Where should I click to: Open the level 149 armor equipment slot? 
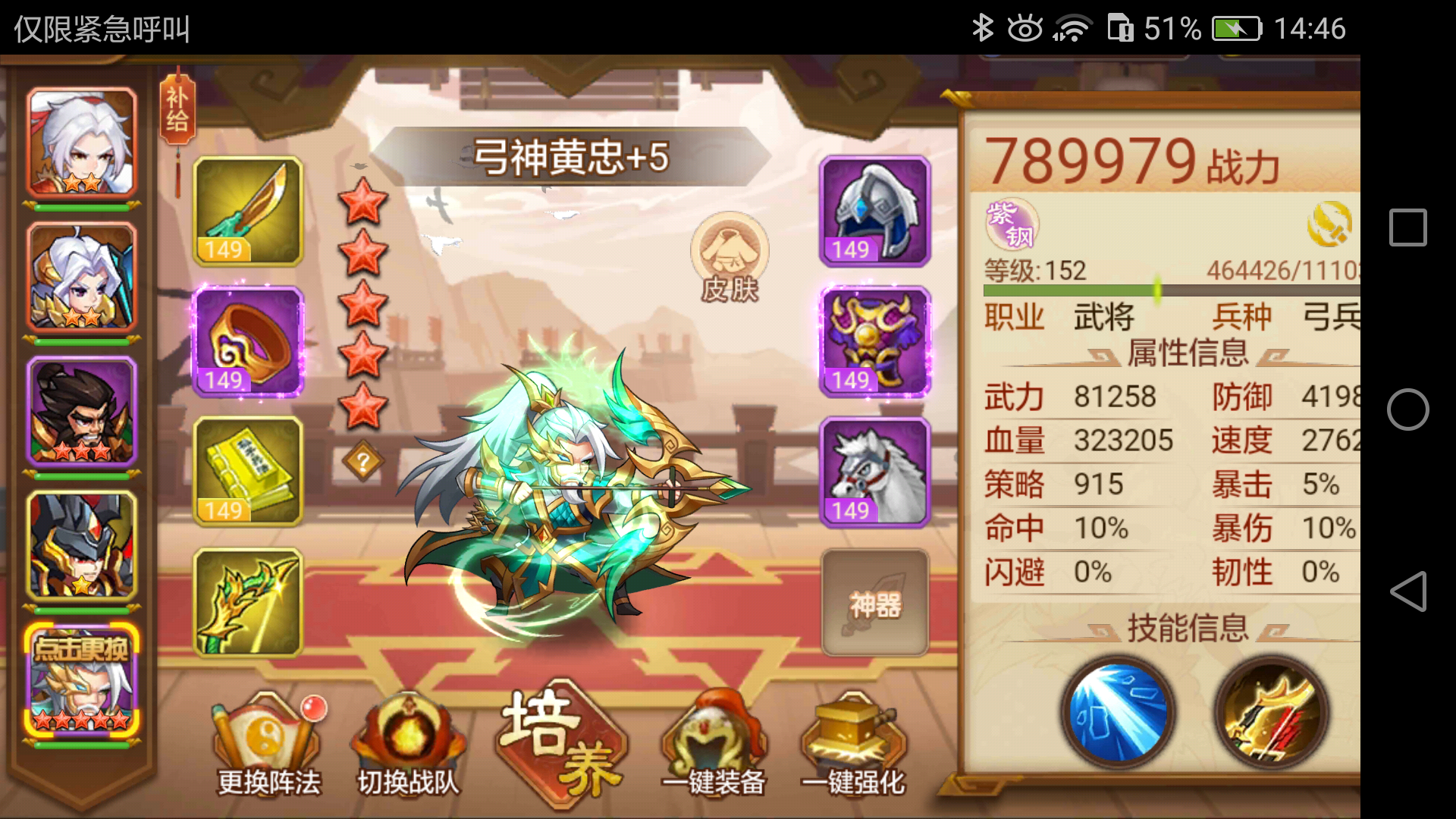tap(874, 343)
